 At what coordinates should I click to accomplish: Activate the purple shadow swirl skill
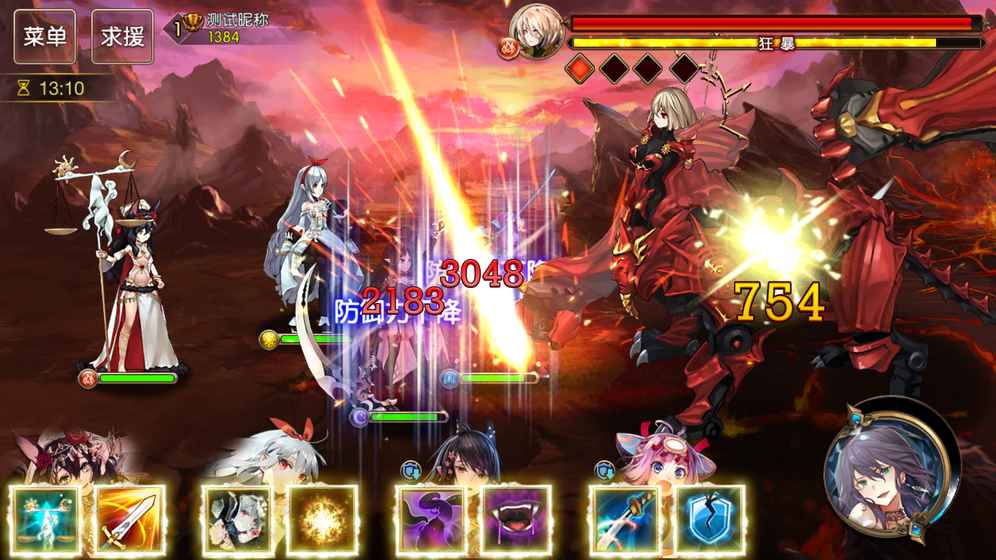[x=430, y=520]
